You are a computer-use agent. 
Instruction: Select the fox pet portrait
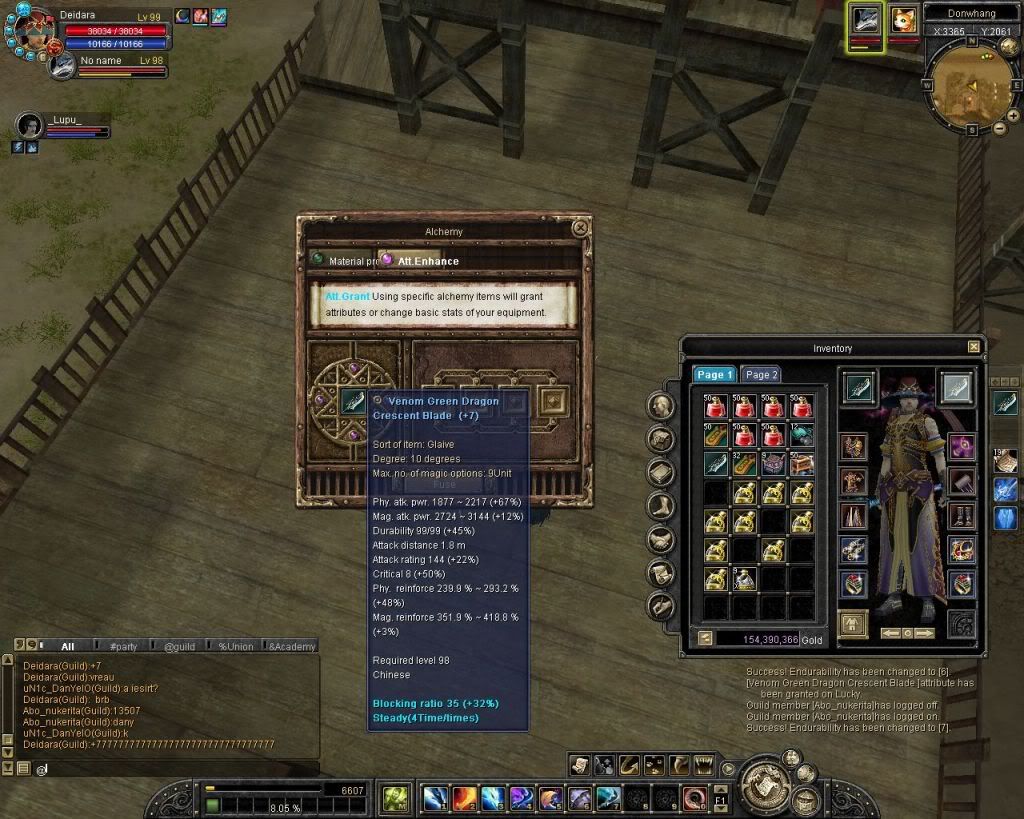point(903,22)
